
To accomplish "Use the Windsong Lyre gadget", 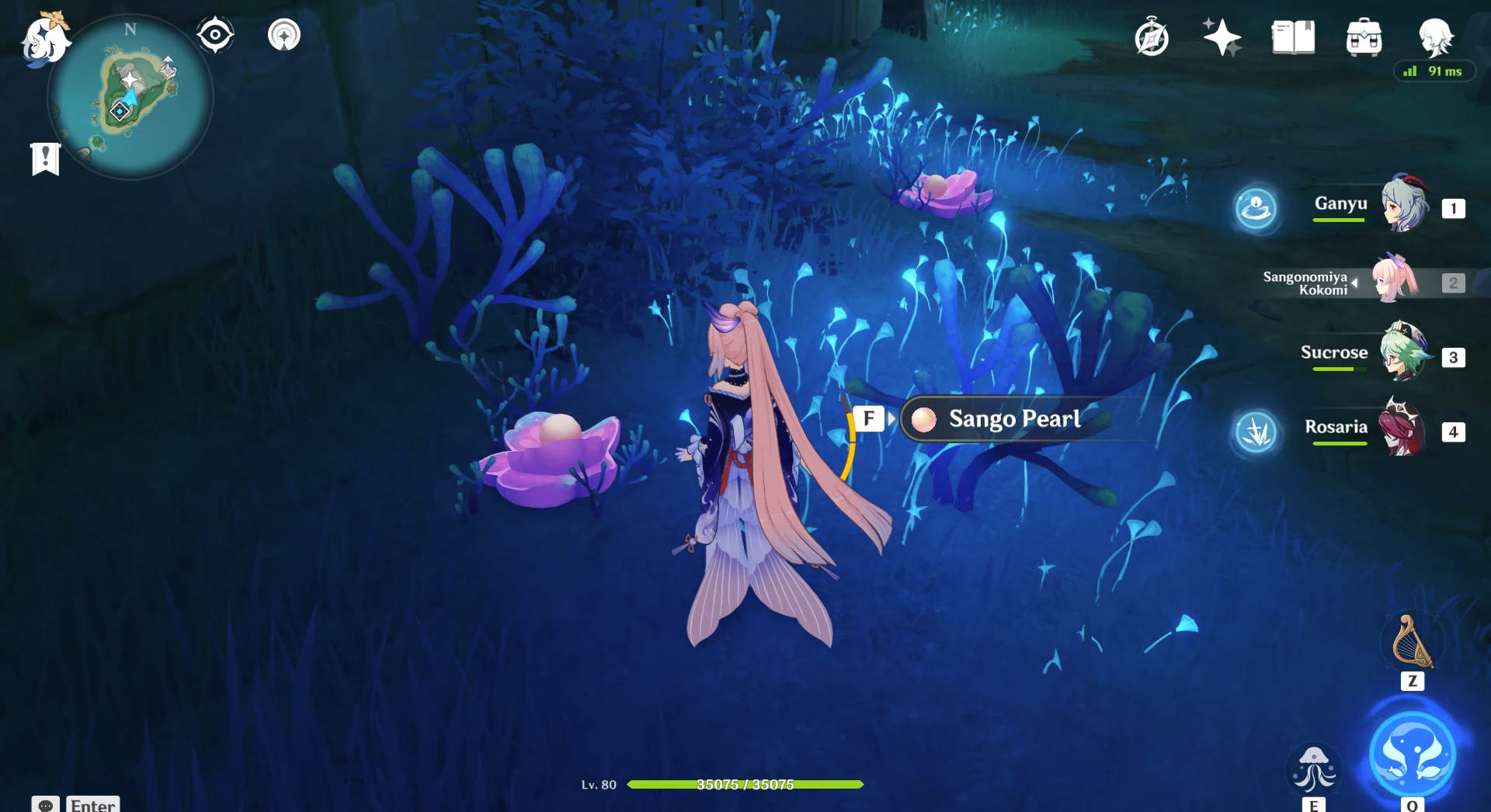I will click(x=1413, y=643).
